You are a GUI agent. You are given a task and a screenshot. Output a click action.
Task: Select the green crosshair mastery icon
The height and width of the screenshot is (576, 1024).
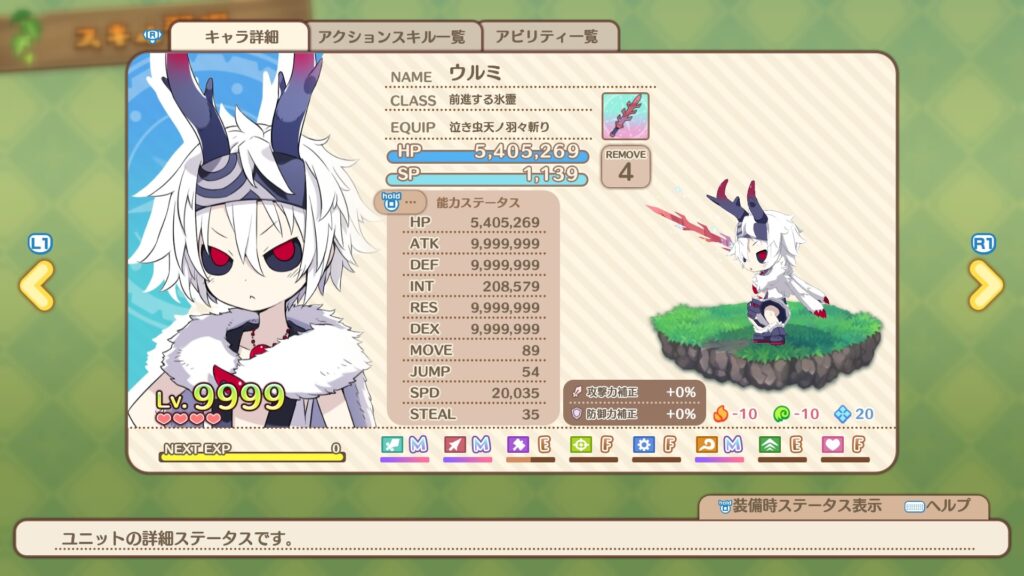tap(581, 444)
